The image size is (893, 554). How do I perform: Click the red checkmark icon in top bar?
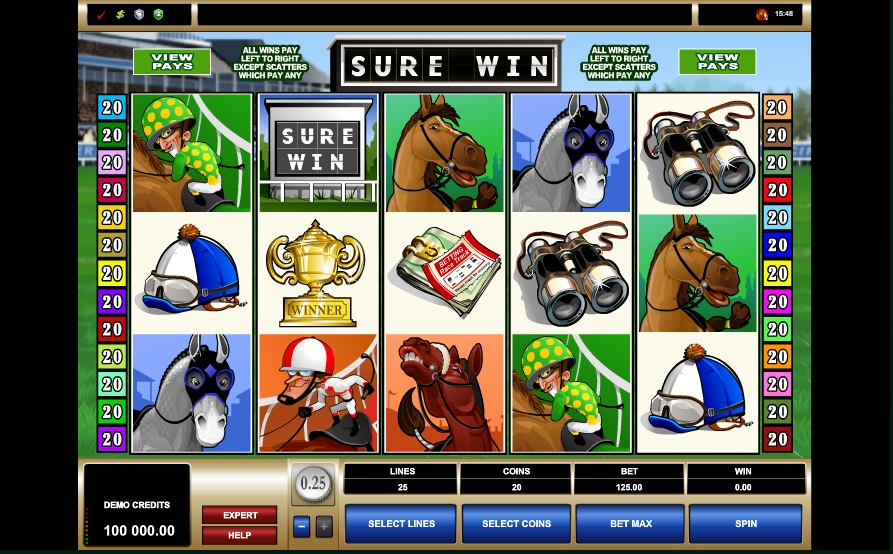pos(101,15)
